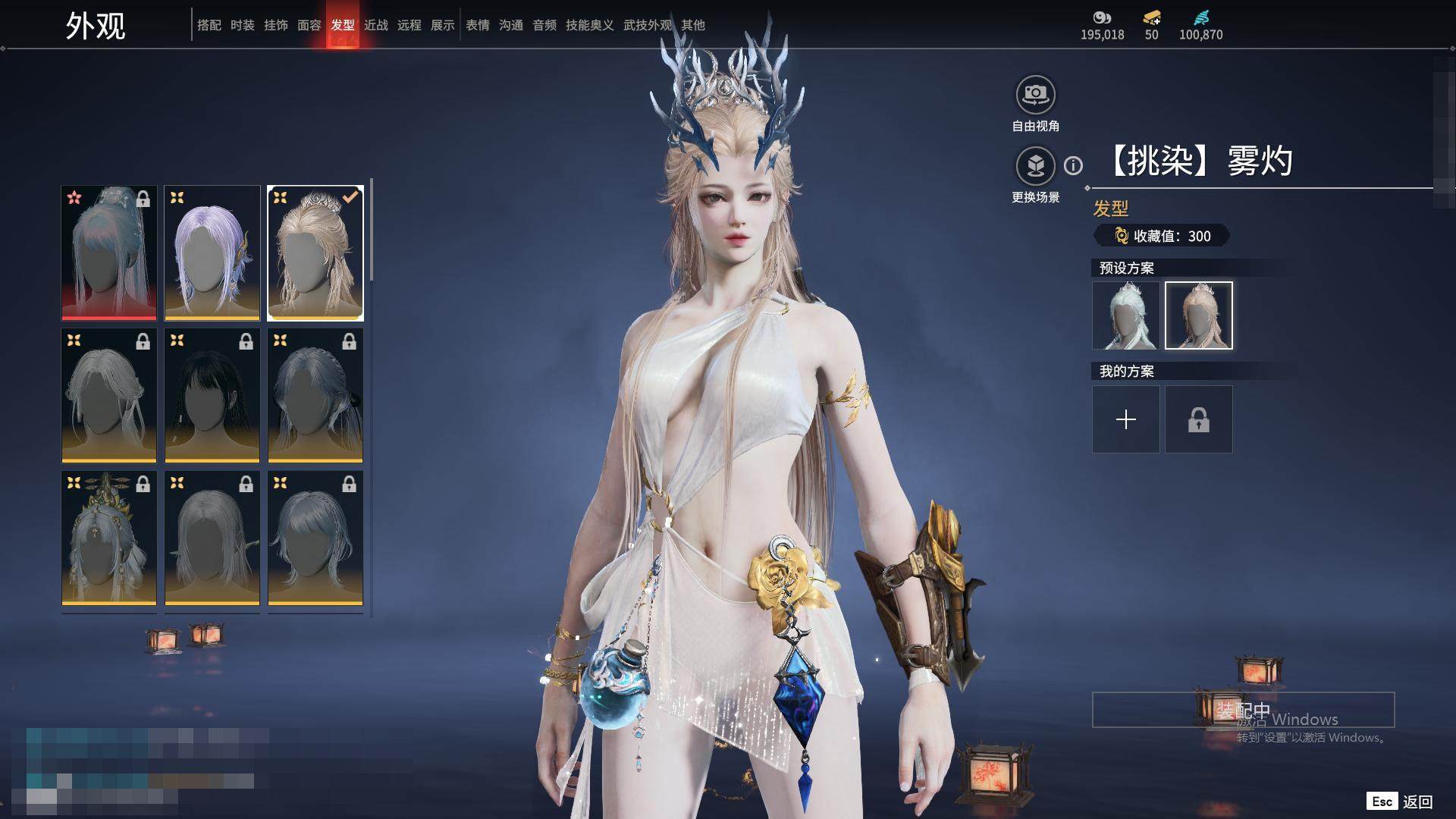
Task: Add a new custom scheme with plus
Action: 1126,419
